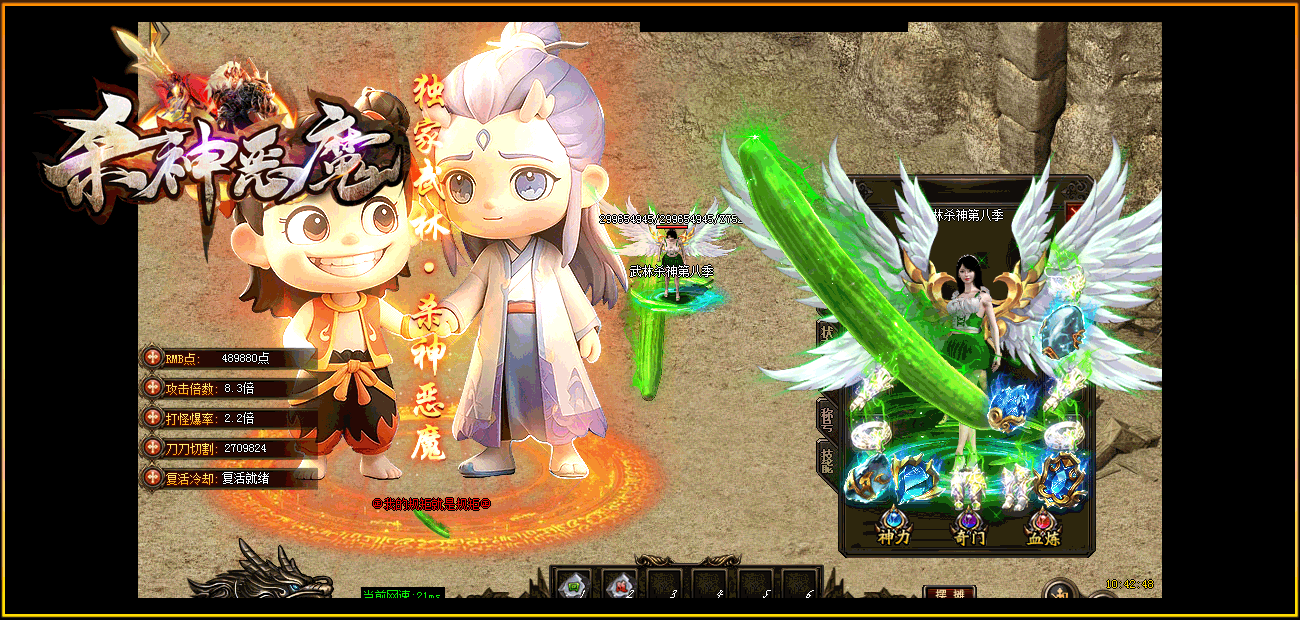Activate the 复活冷却 plus button

(x=152, y=477)
